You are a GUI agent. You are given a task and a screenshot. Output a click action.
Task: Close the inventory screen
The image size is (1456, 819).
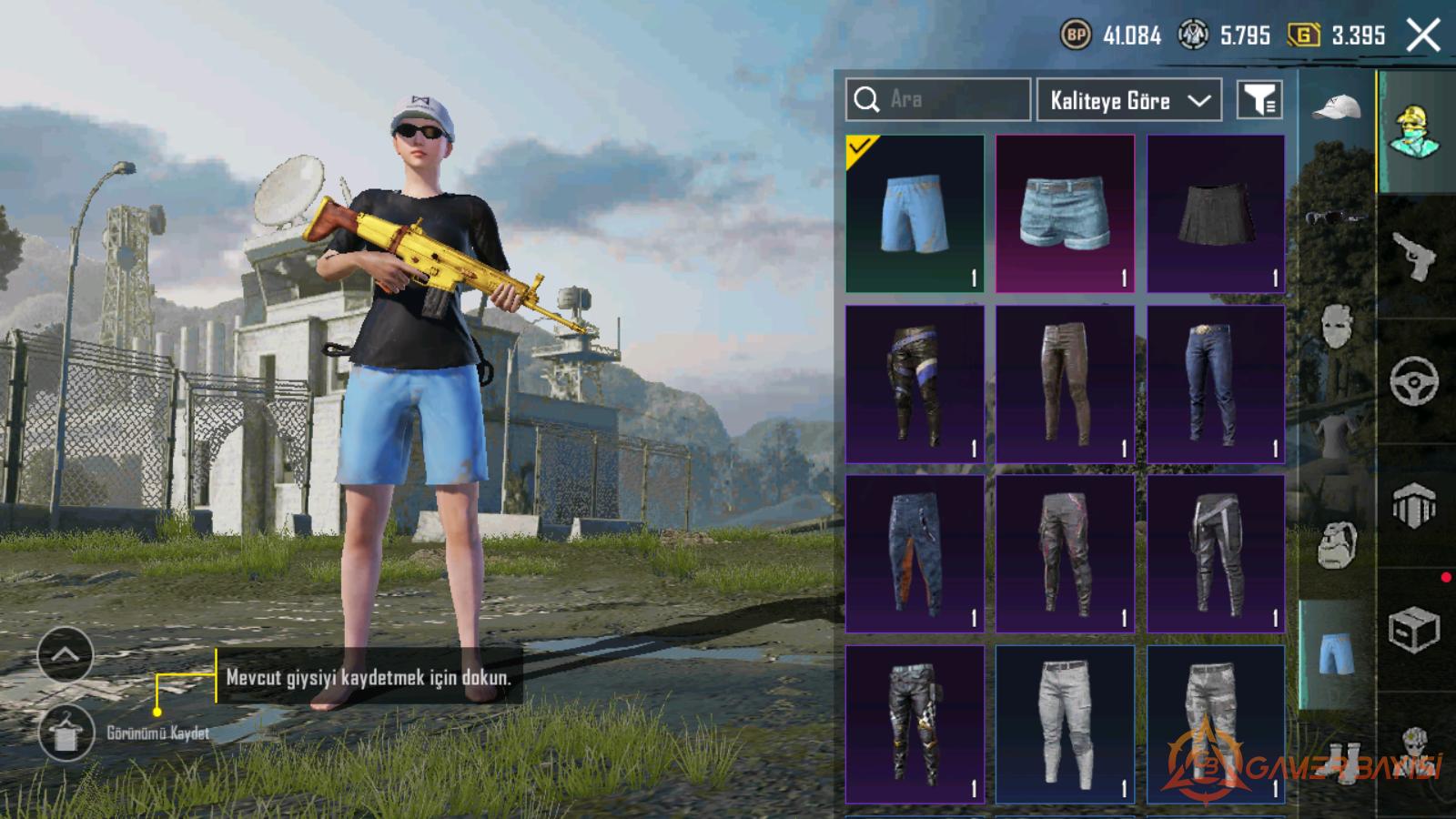pyautogui.click(x=1422, y=36)
